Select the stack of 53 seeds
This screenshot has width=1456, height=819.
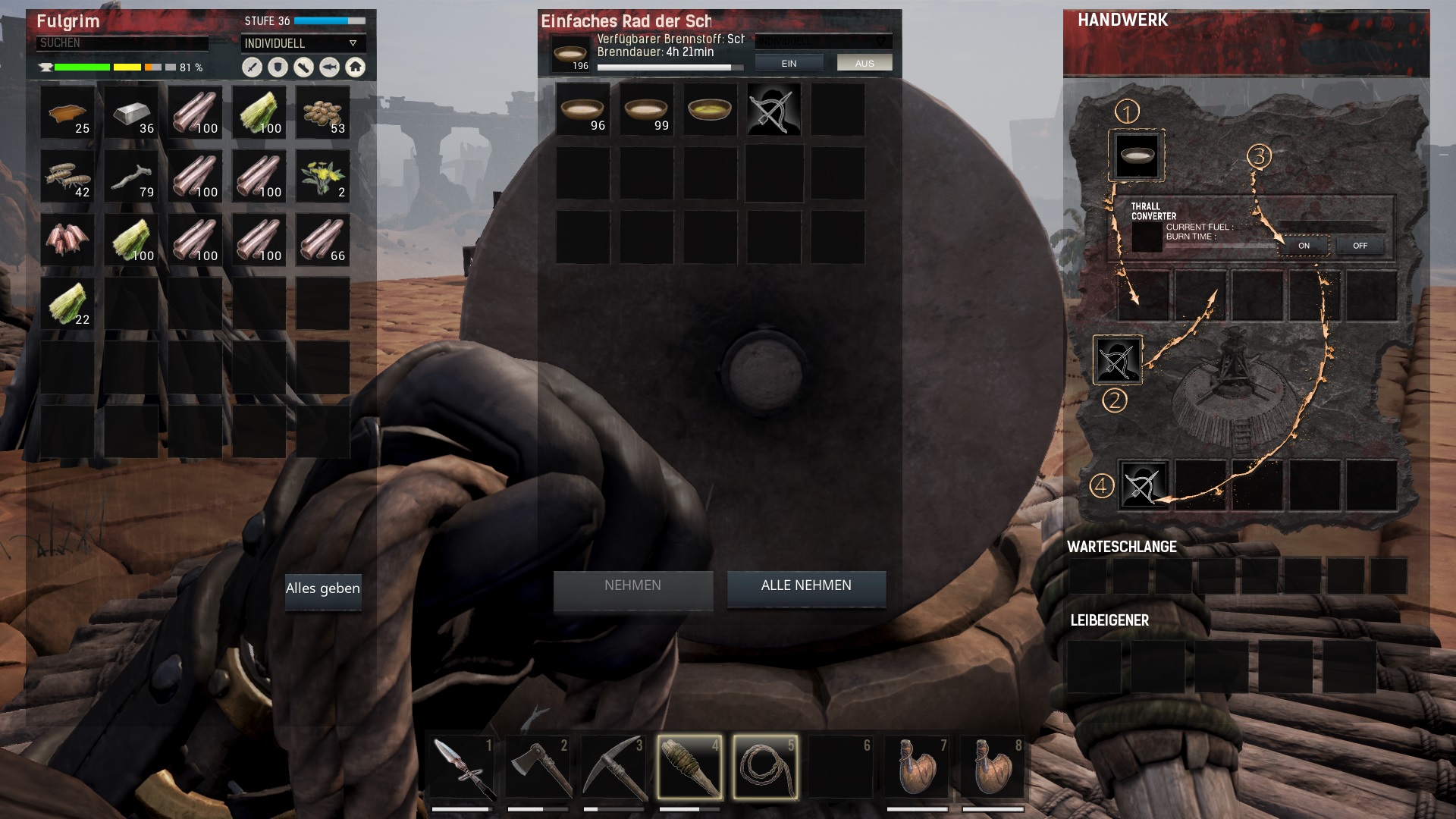[323, 113]
